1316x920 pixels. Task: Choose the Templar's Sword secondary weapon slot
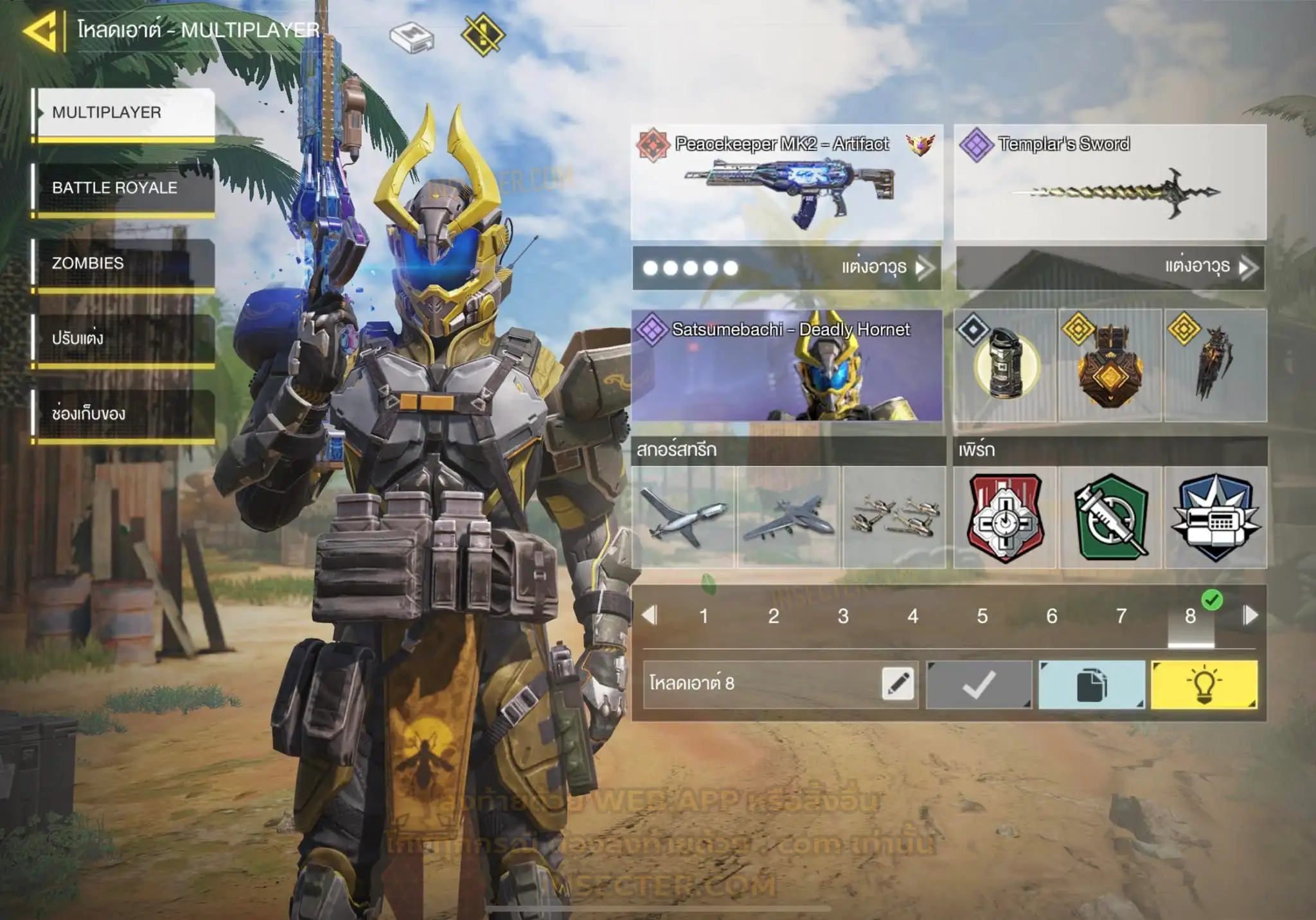click(1110, 182)
